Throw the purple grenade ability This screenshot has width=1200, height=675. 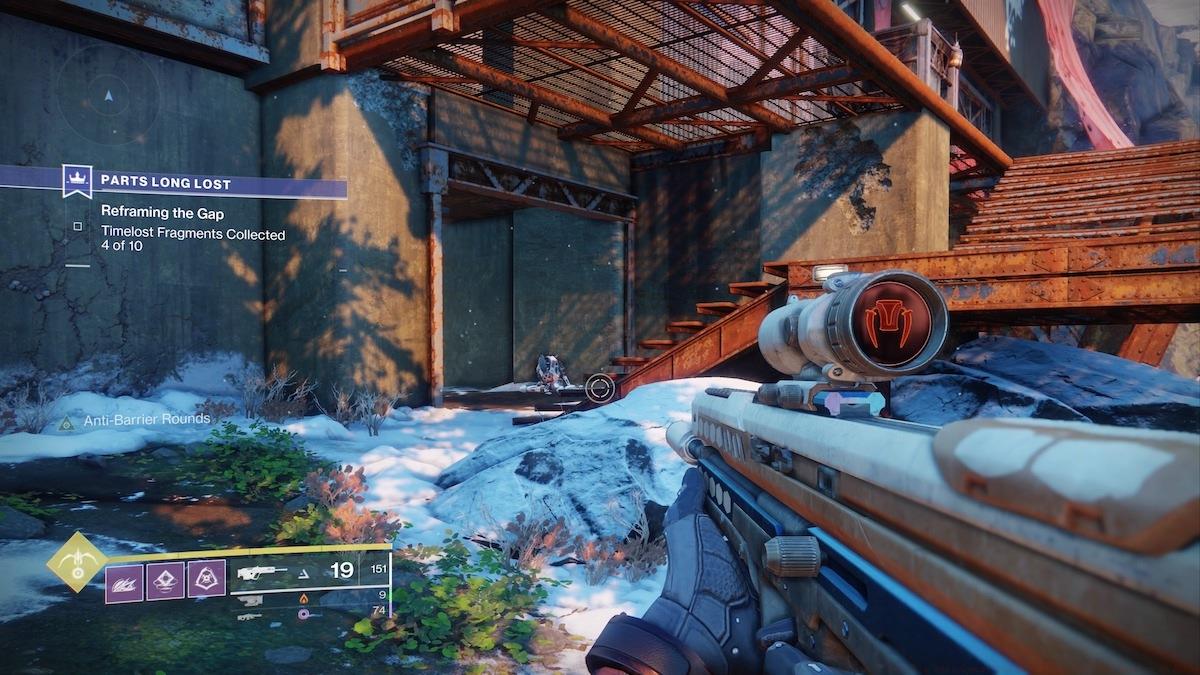(x=165, y=579)
